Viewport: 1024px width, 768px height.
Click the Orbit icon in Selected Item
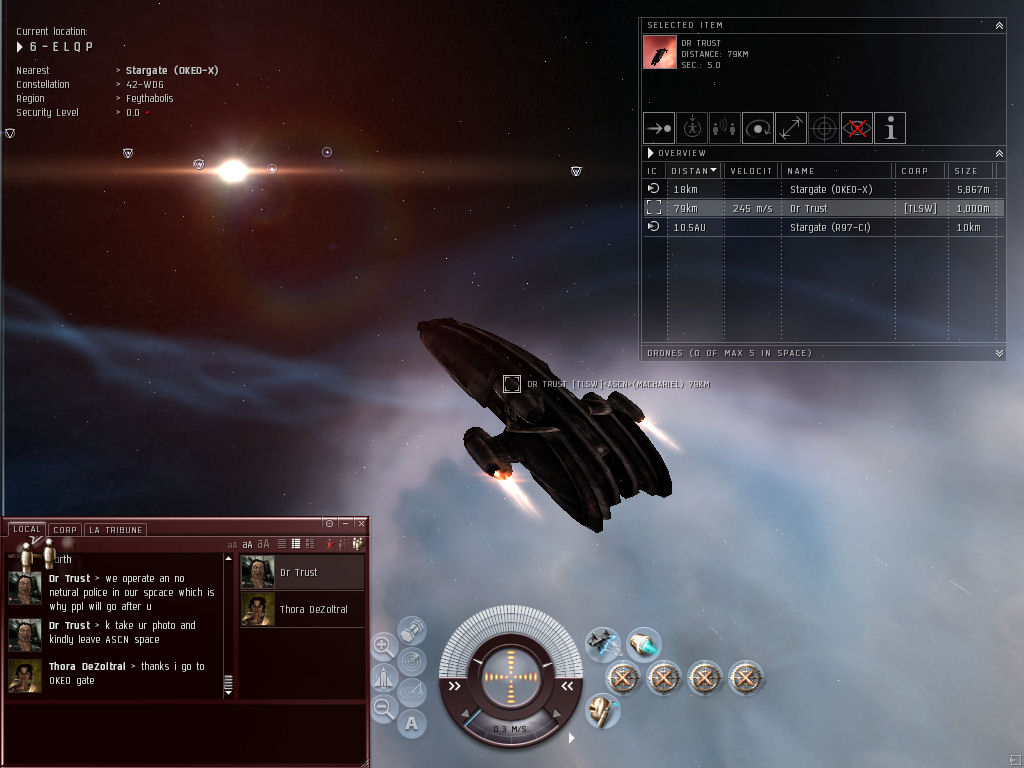(x=757, y=128)
